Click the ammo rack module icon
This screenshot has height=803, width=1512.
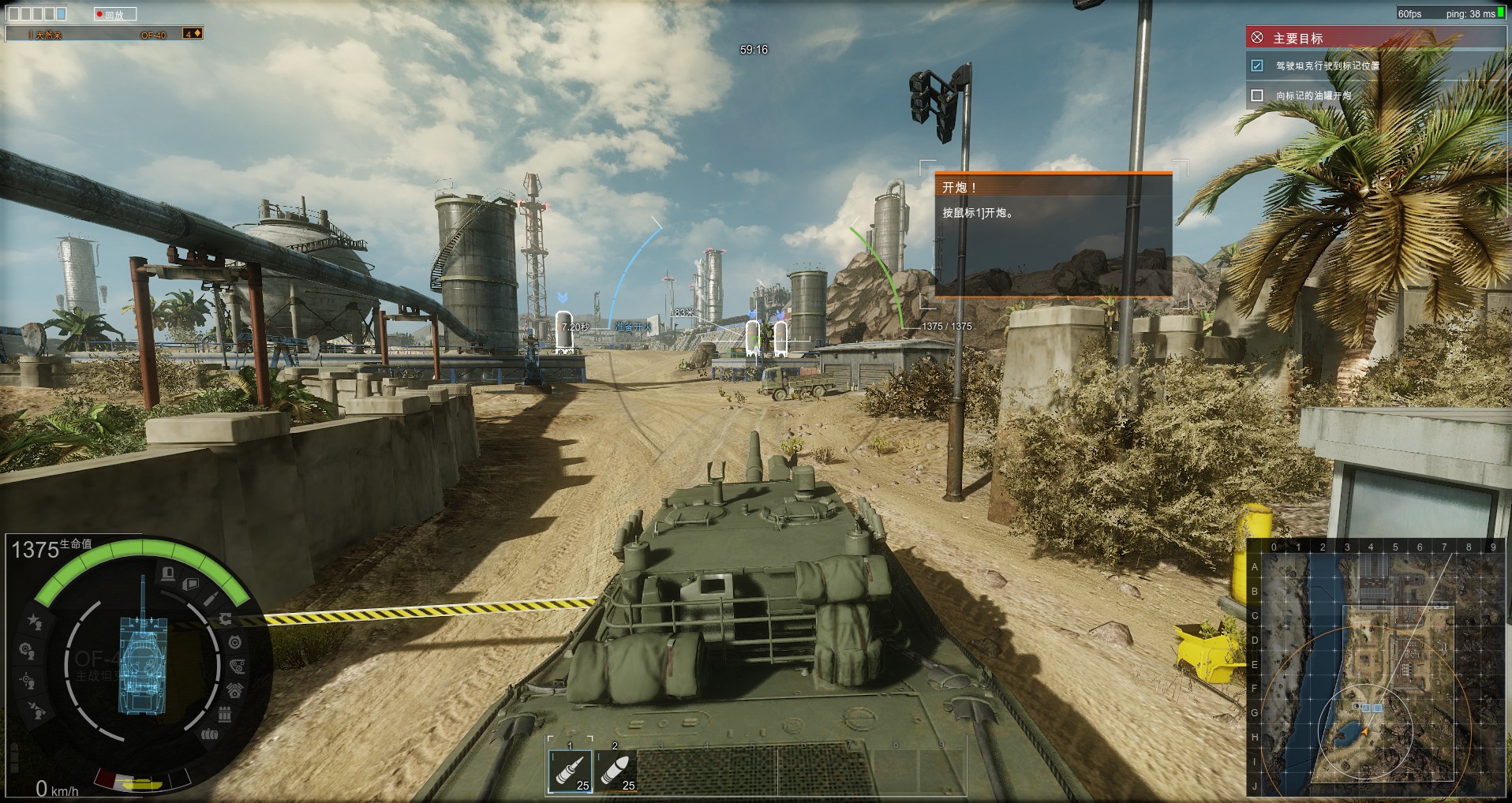(x=224, y=715)
